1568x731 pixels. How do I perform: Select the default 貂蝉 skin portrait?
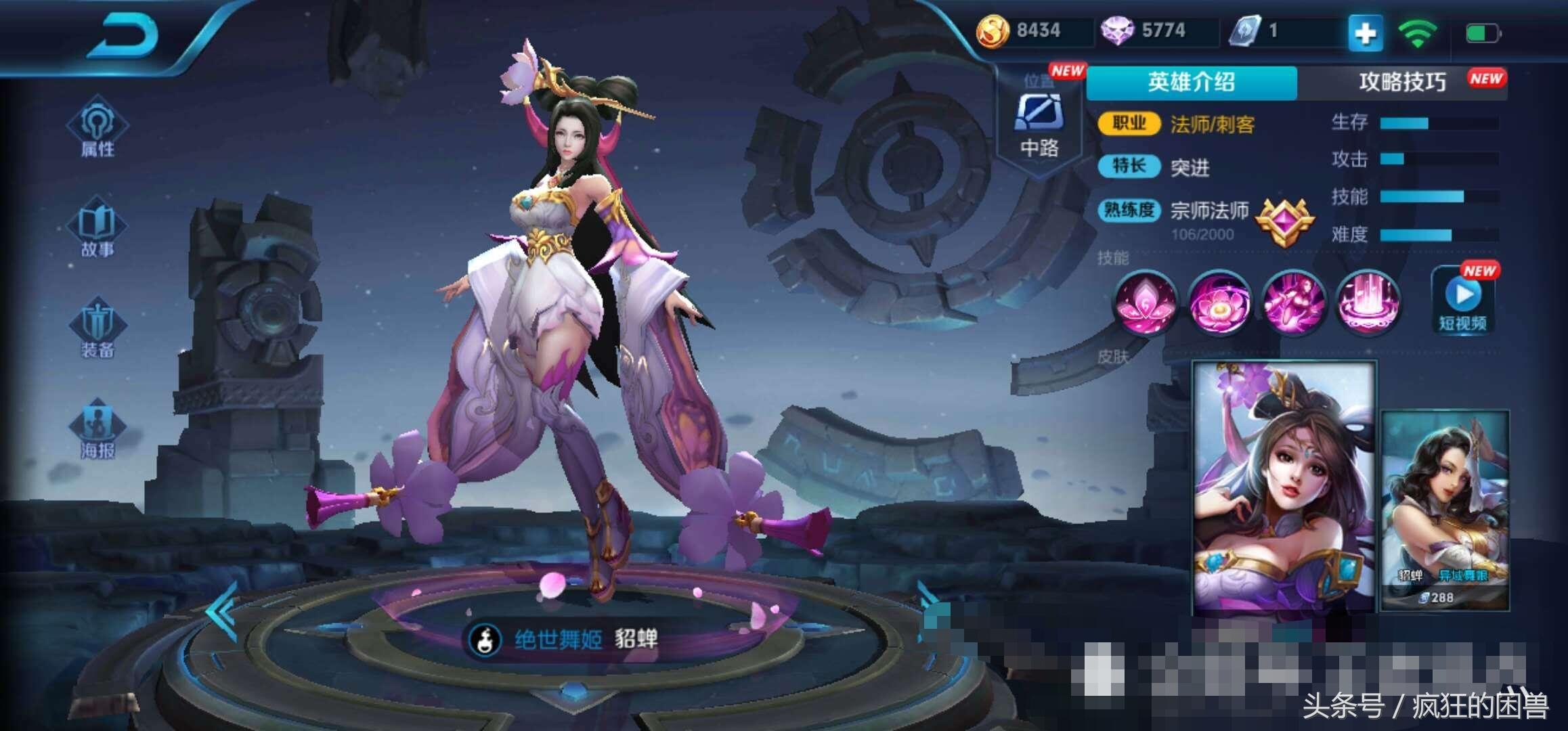click(x=1284, y=487)
